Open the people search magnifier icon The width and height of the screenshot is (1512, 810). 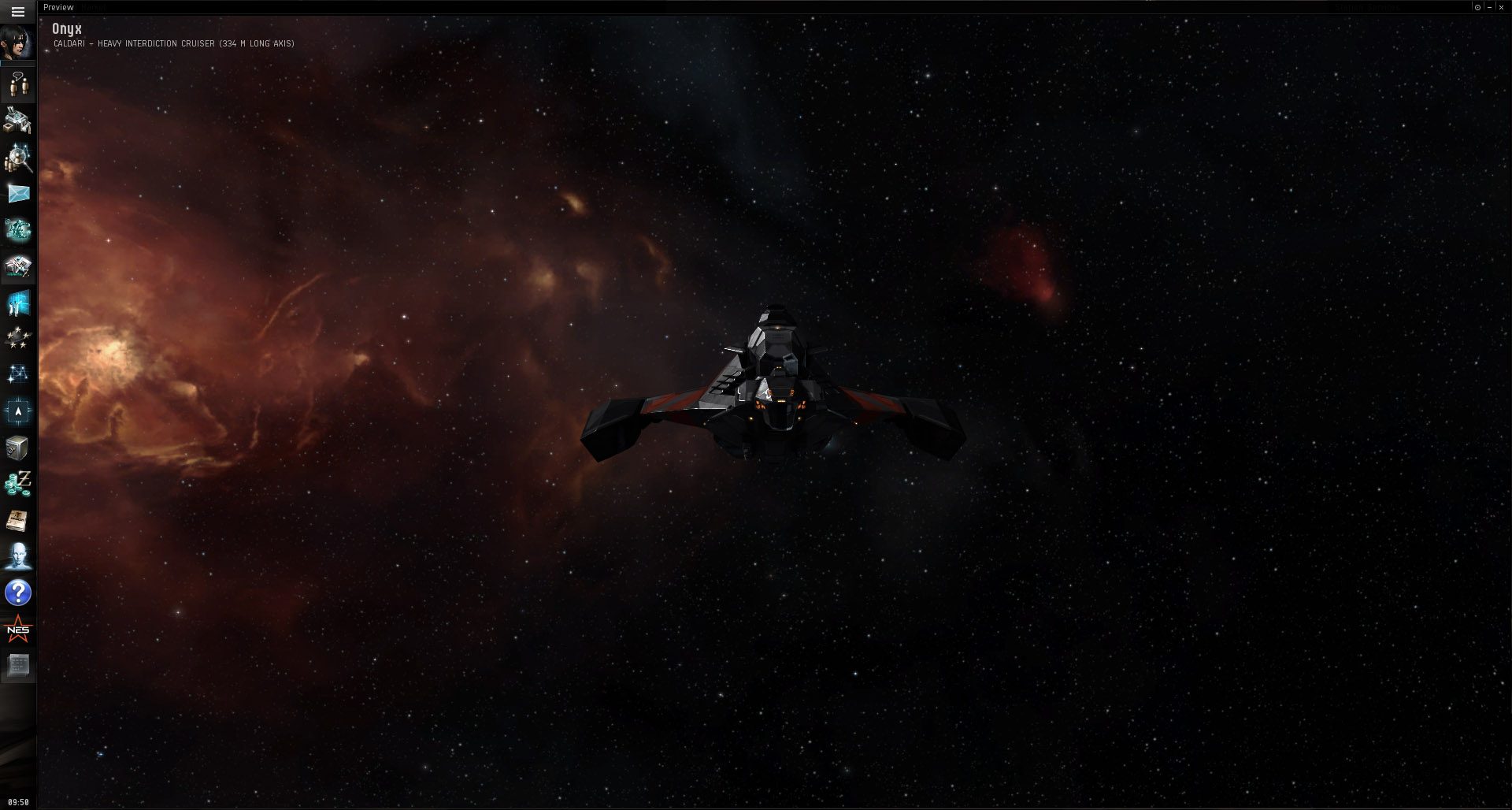click(17, 158)
